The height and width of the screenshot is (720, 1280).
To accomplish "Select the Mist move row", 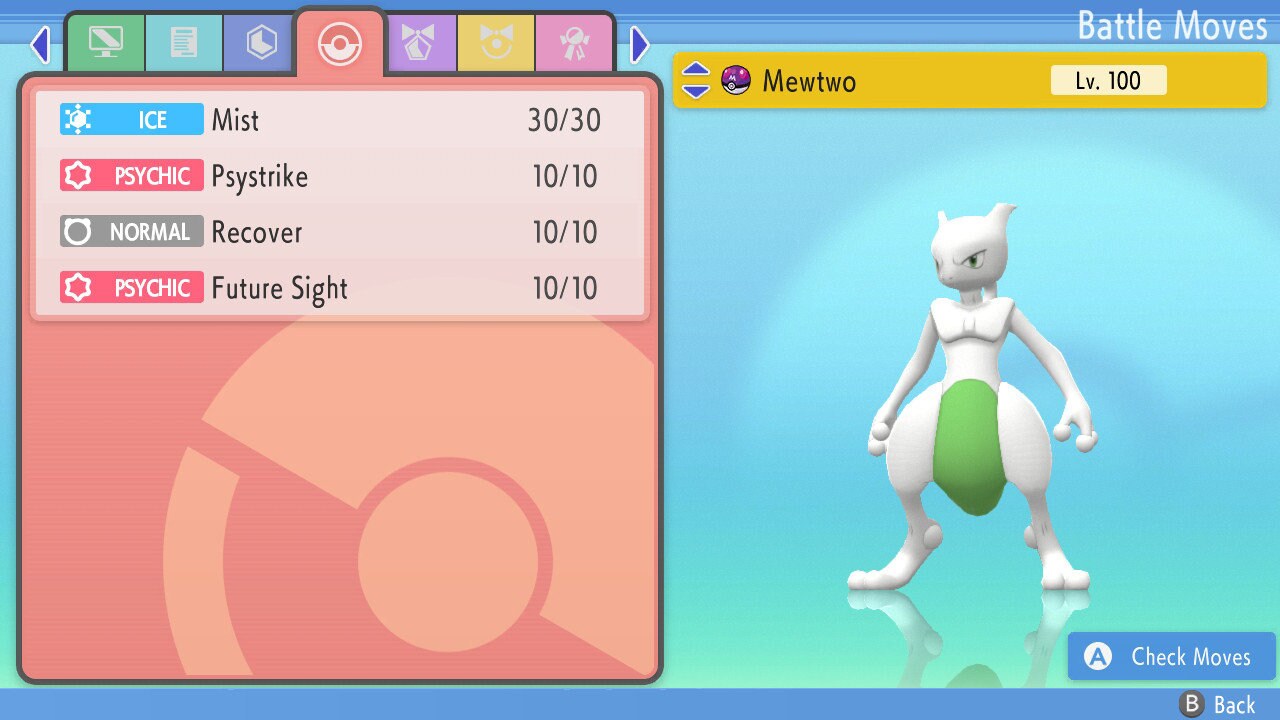I will pyautogui.click(x=340, y=120).
